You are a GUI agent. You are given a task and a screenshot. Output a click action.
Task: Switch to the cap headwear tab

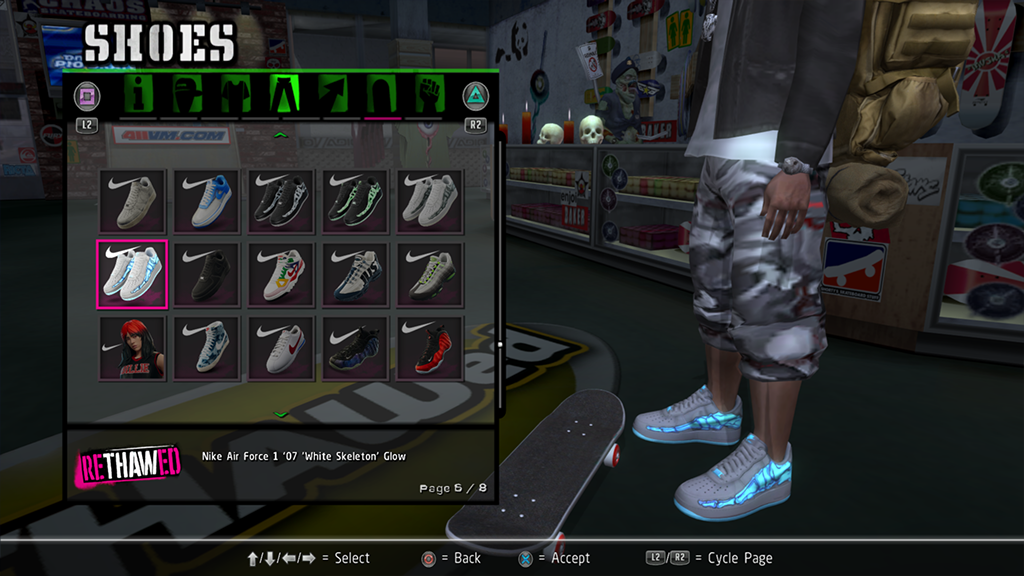pos(188,95)
